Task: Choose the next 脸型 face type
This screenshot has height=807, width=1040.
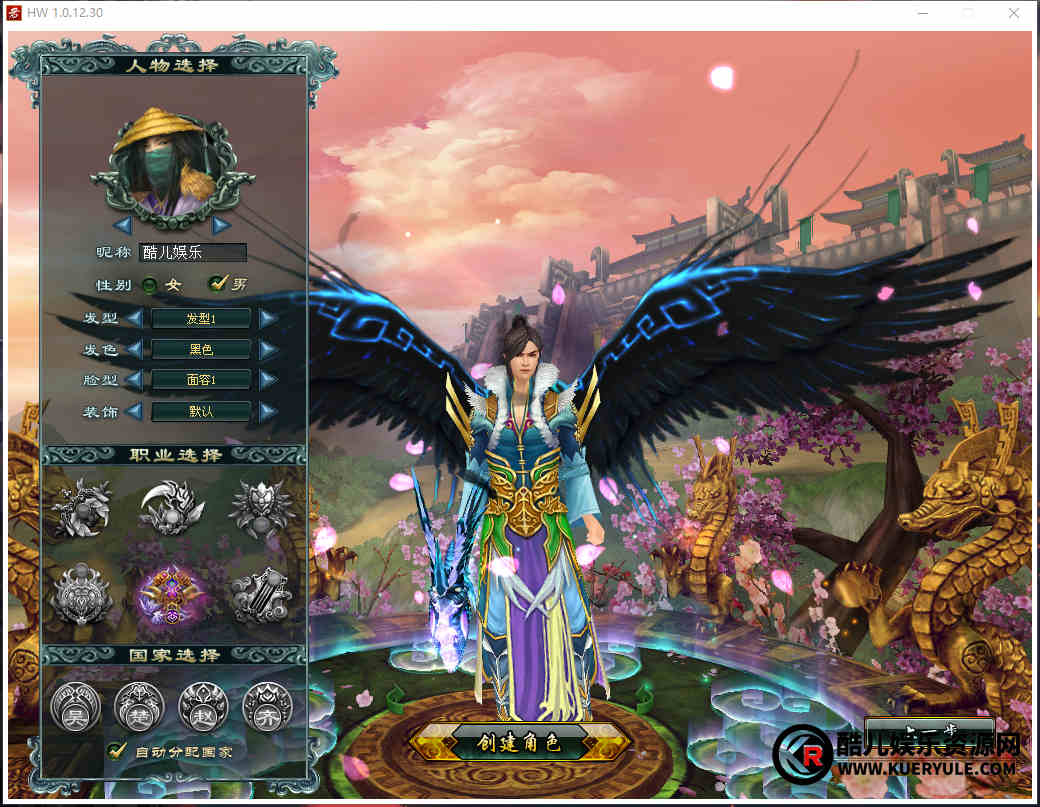Action: (268, 380)
